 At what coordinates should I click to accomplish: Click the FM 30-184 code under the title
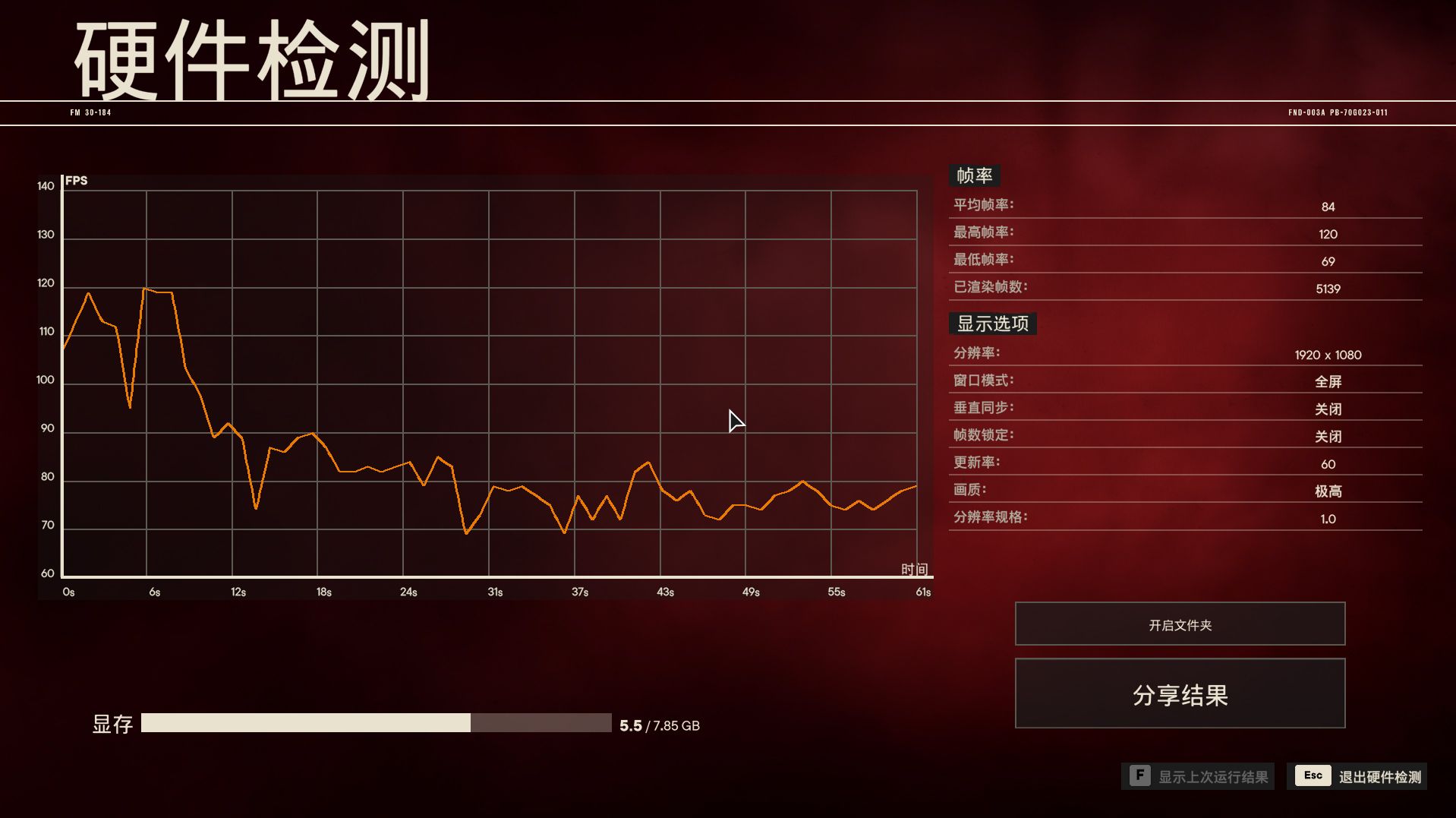tap(90, 112)
